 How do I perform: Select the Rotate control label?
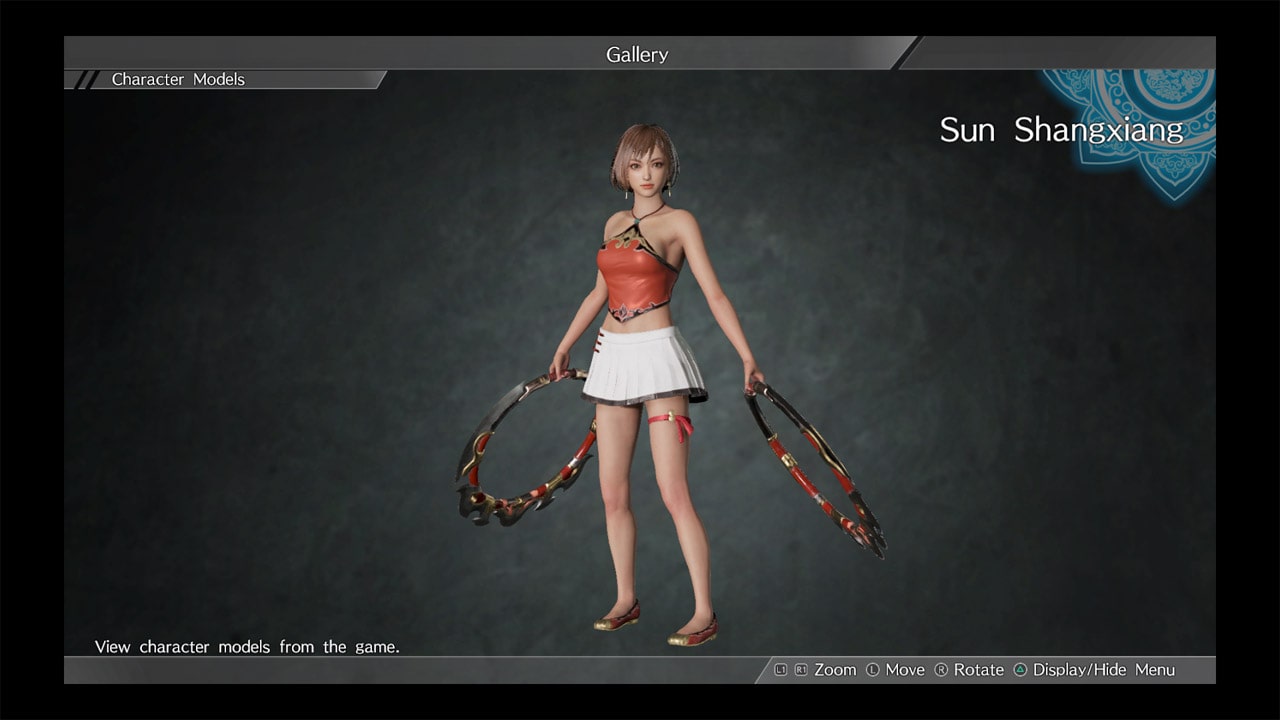point(979,670)
